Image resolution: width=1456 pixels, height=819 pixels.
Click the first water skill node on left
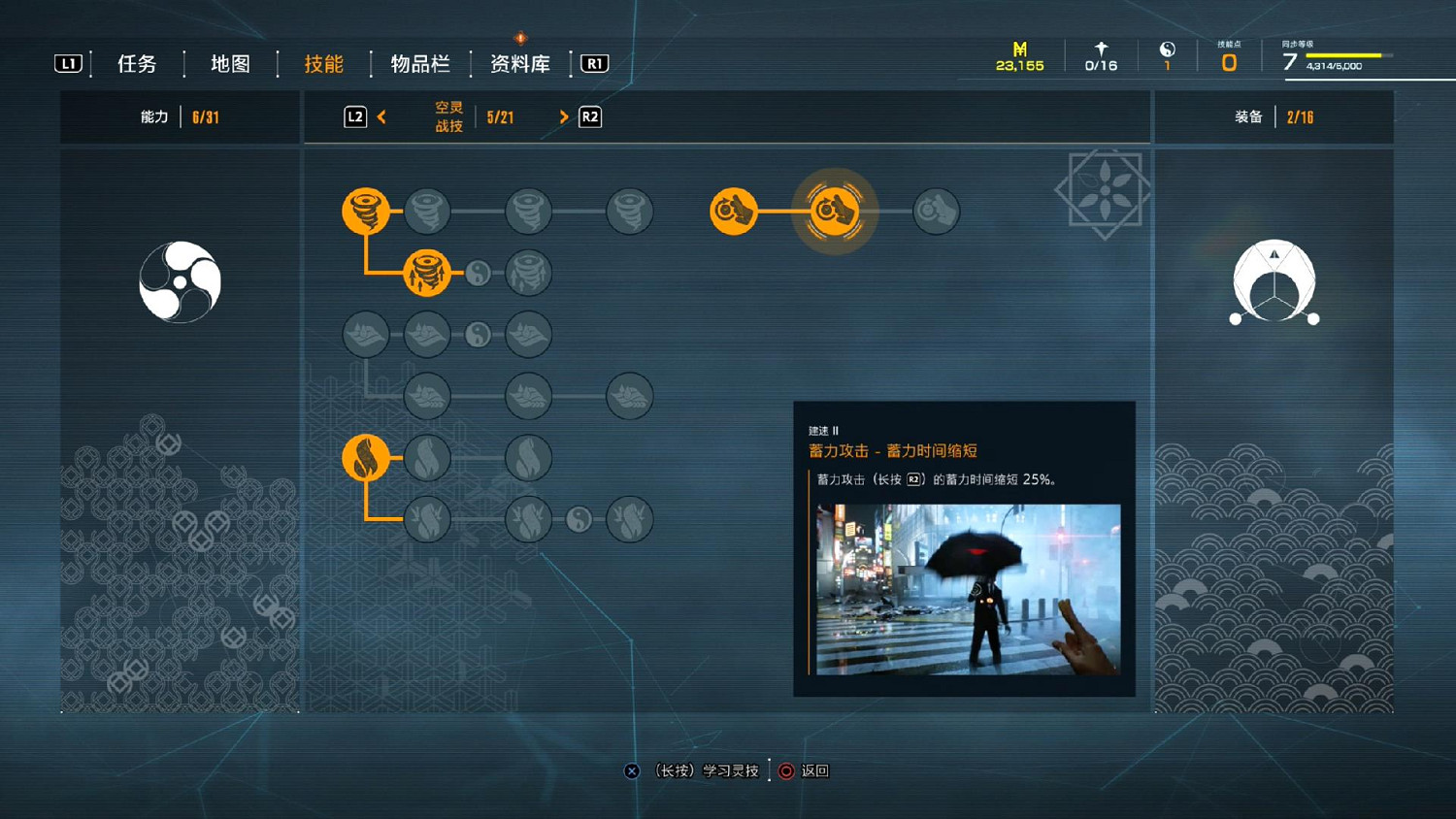[364, 333]
